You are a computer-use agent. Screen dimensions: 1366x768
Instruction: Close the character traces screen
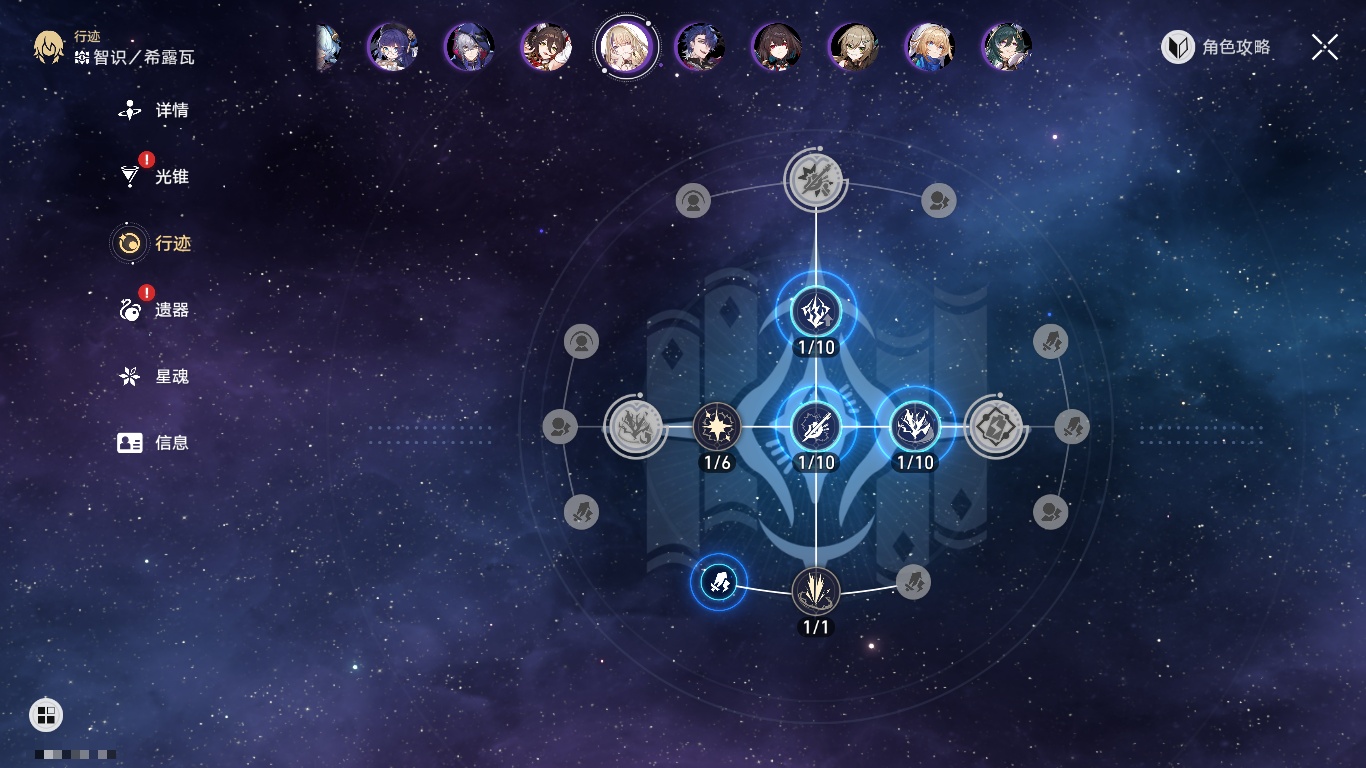[1324, 47]
